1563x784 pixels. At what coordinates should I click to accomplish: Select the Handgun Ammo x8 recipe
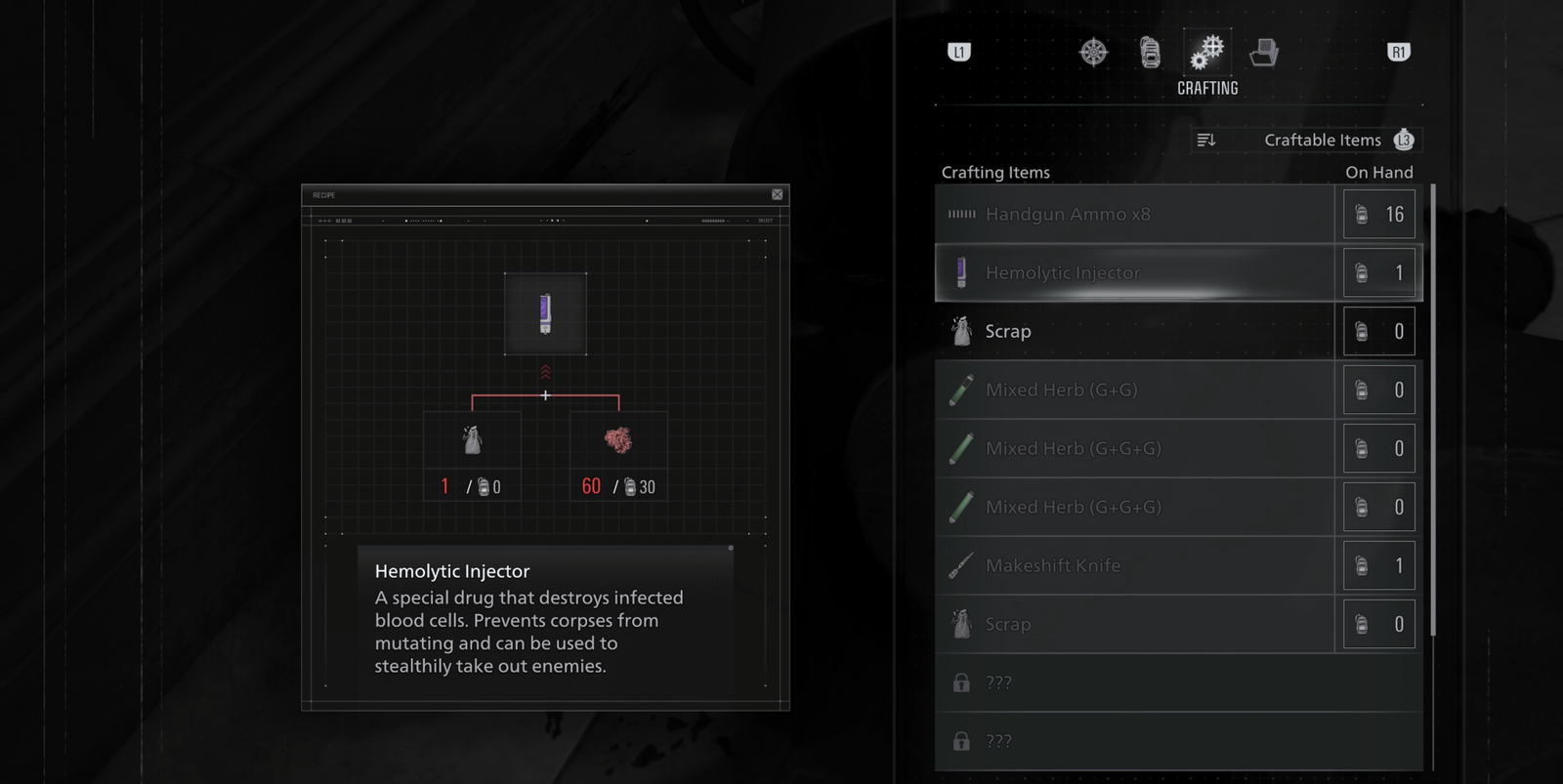[1134, 214]
